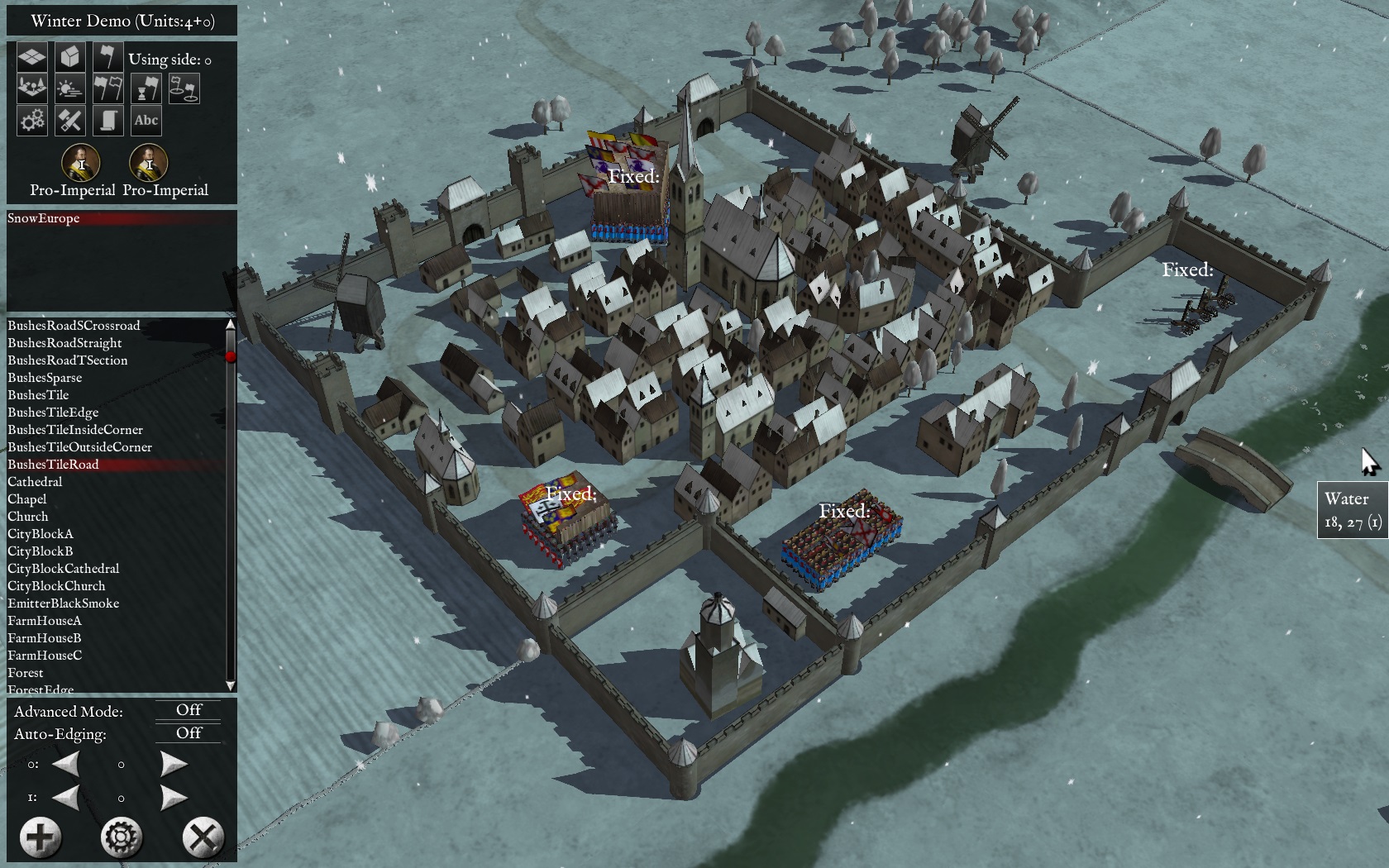
Task: Select the SnowEurope tileset entry
Action: pyautogui.click(x=44, y=218)
